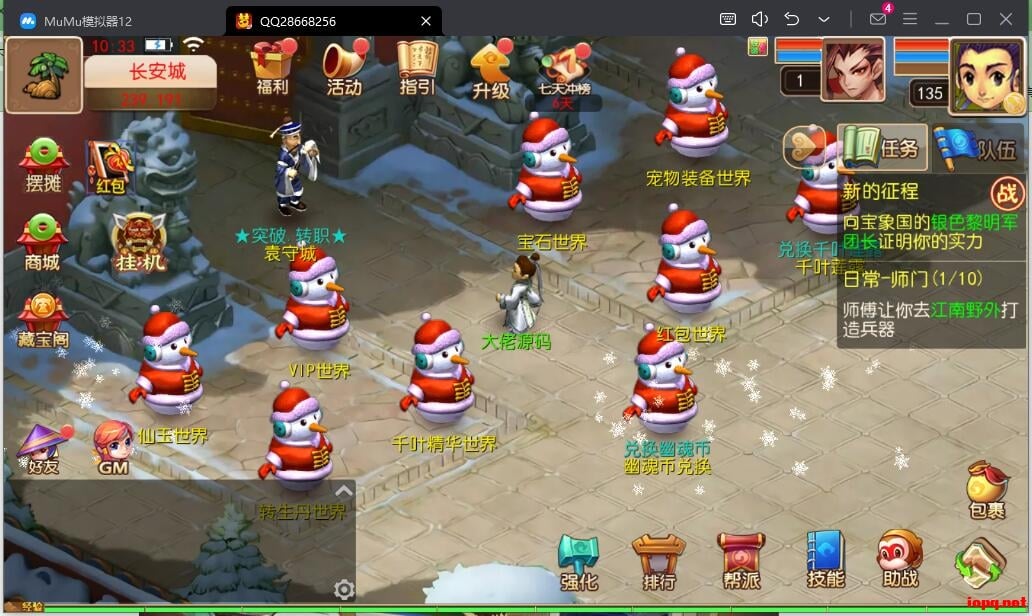
Task: Contact the GM girl icon
Action: 113,447
